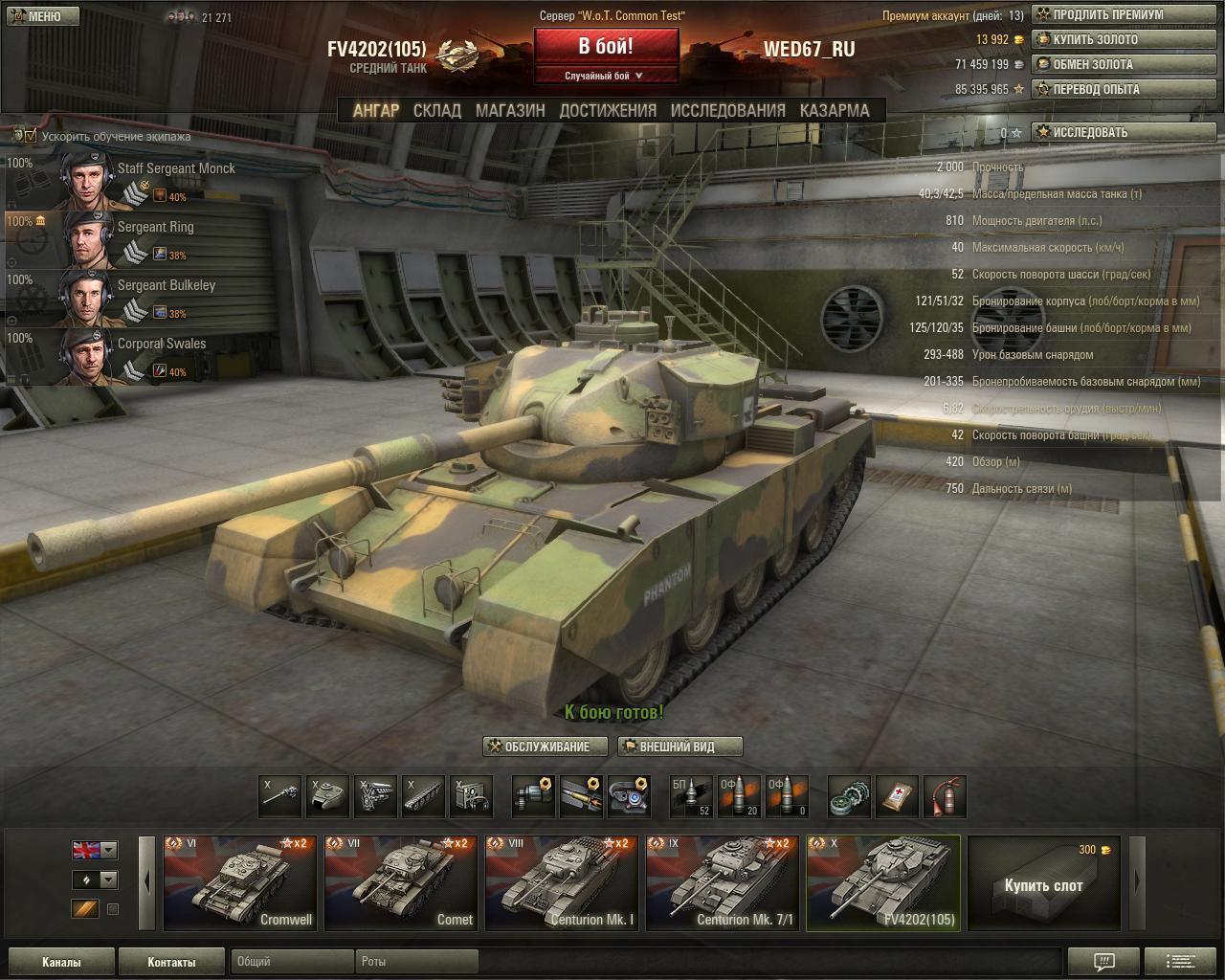This screenshot has width=1225, height=980.
Task: Toggle the accelerate crew training checkbox
Action: tap(31, 136)
